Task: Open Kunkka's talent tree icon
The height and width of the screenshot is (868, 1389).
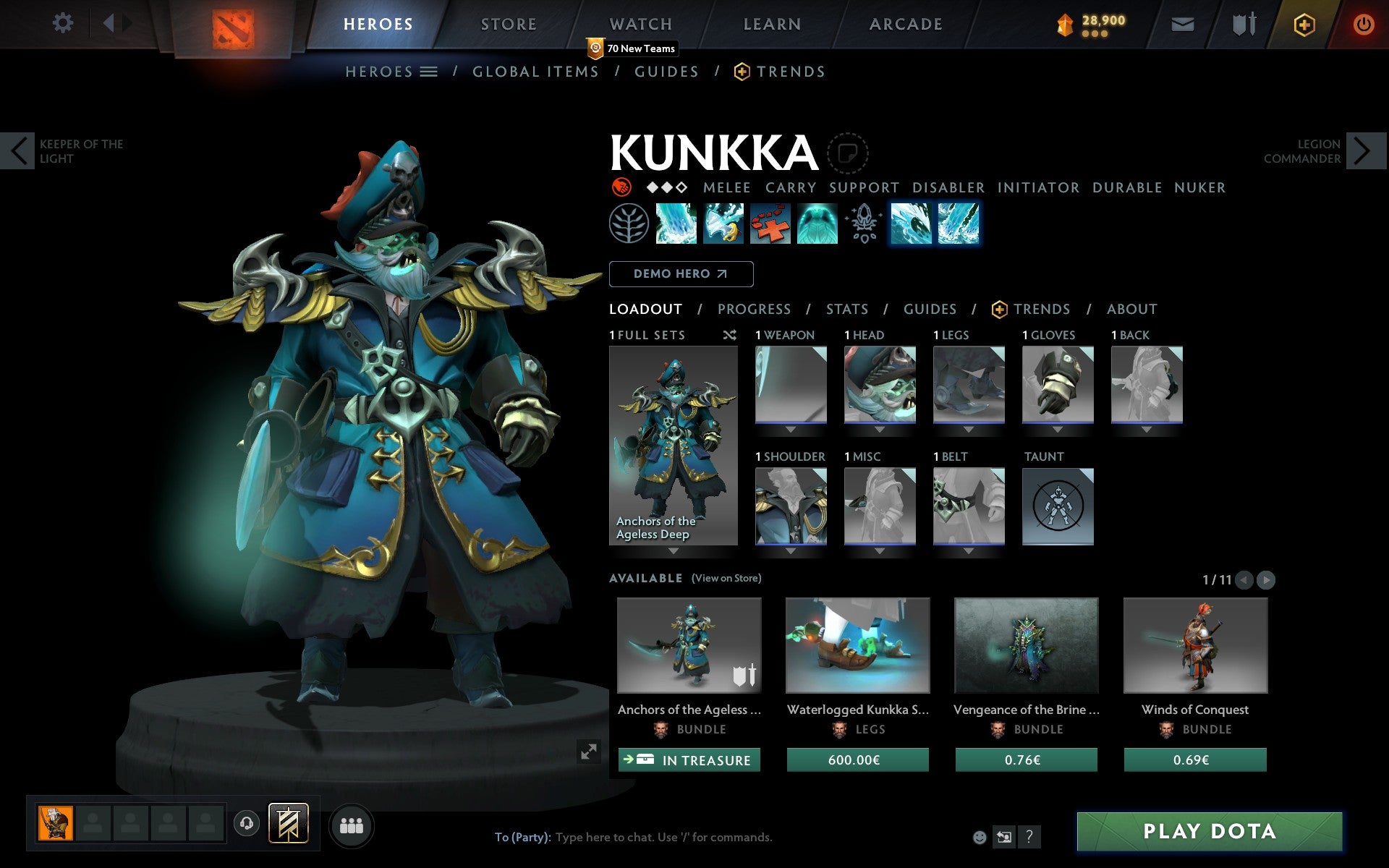Action: (629, 224)
